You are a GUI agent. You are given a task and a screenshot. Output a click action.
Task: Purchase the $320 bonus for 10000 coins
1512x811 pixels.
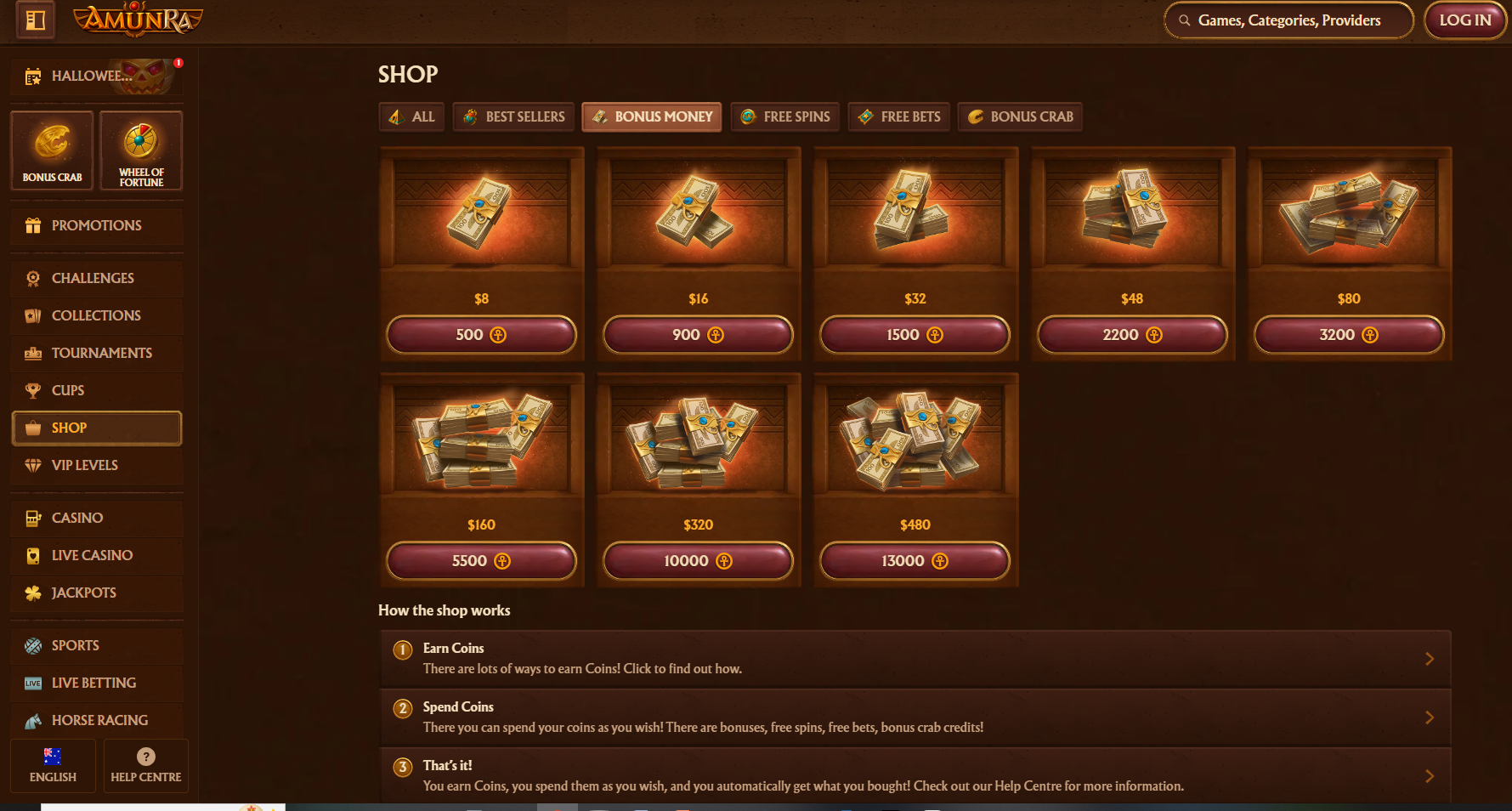tap(698, 561)
